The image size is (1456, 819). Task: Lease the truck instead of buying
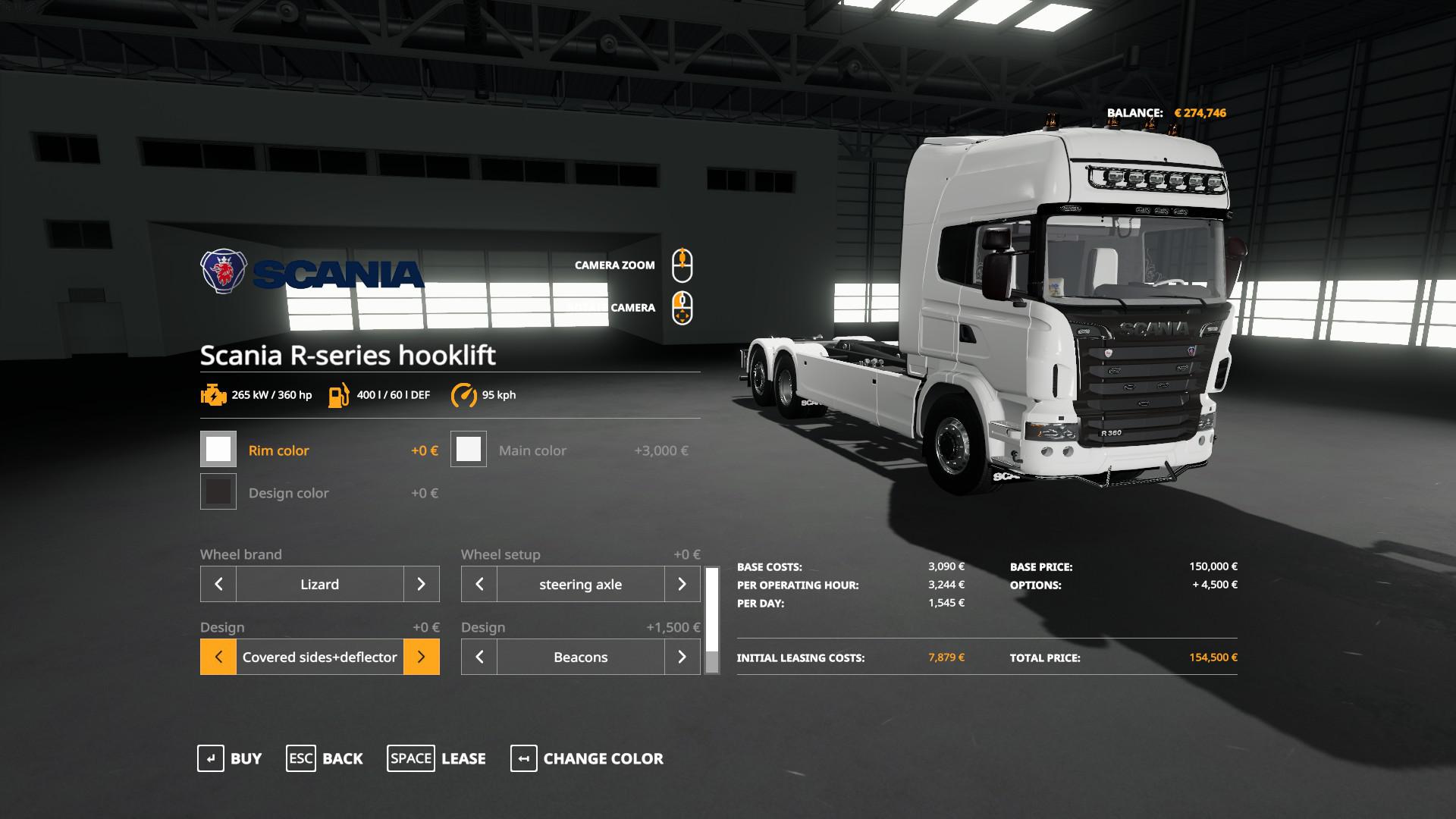click(x=437, y=758)
